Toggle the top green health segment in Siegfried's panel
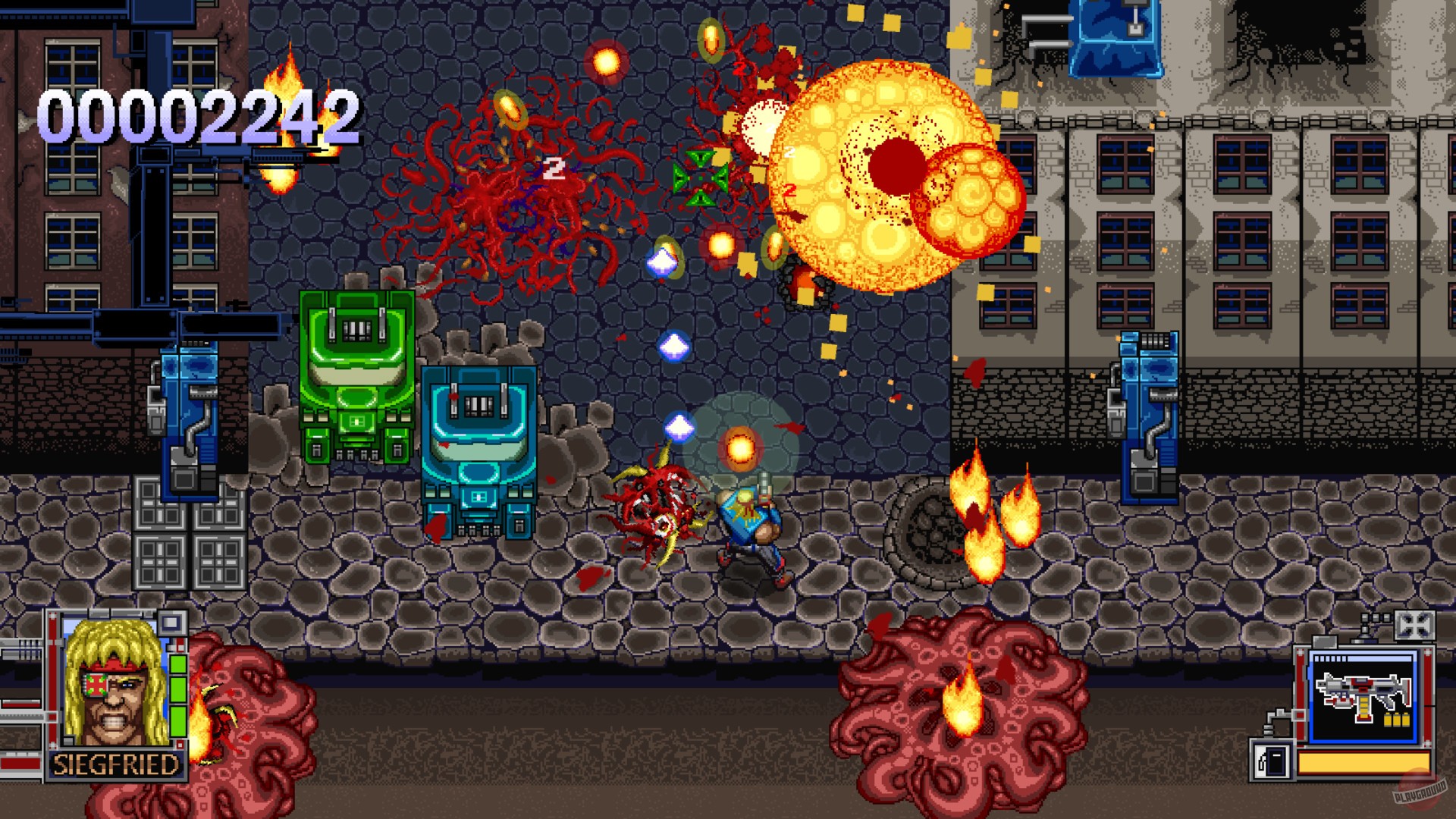Image resolution: width=1456 pixels, height=819 pixels. [178, 664]
